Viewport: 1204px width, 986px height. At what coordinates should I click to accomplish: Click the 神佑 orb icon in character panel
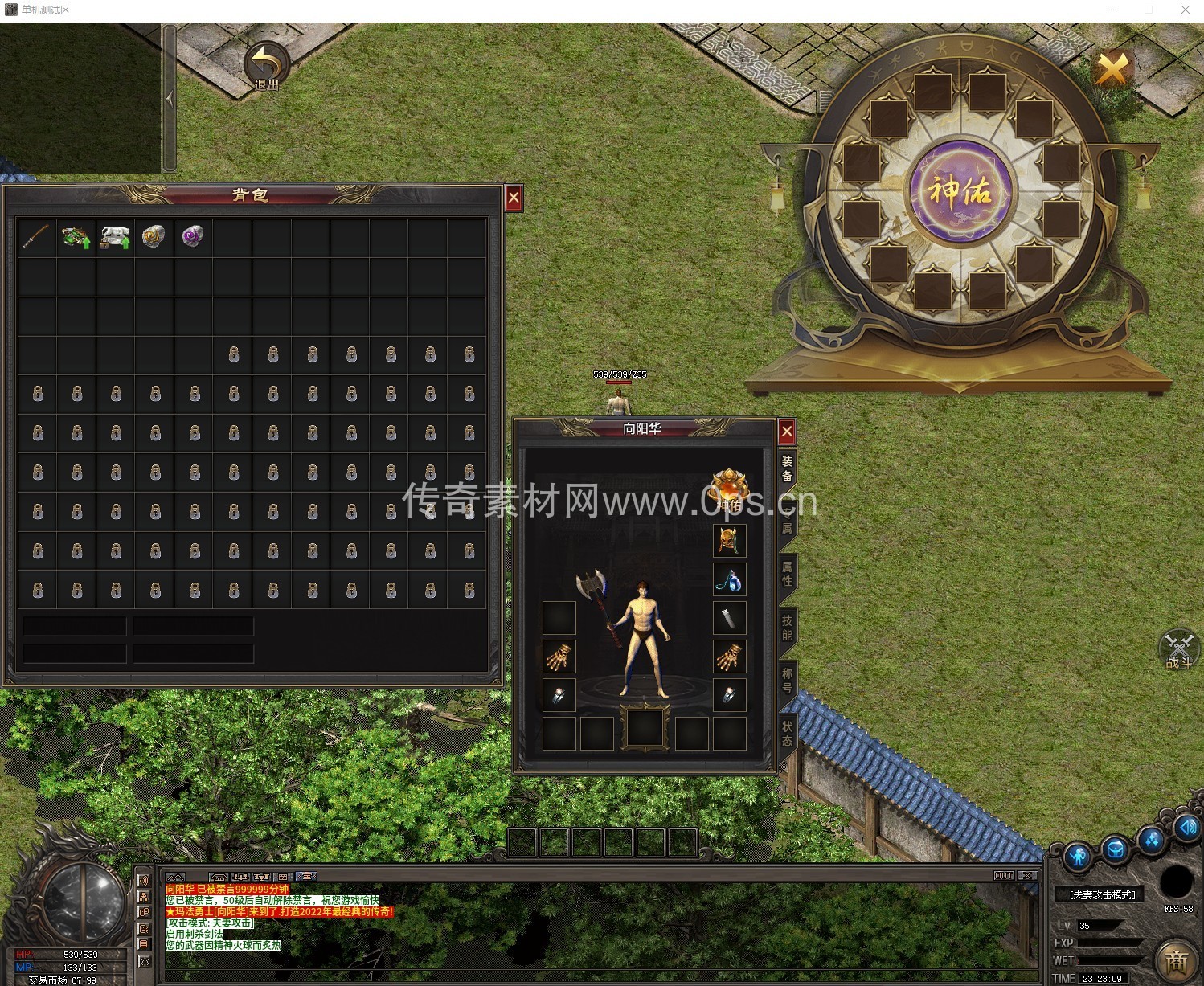pyautogui.click(x=729, y=490)
